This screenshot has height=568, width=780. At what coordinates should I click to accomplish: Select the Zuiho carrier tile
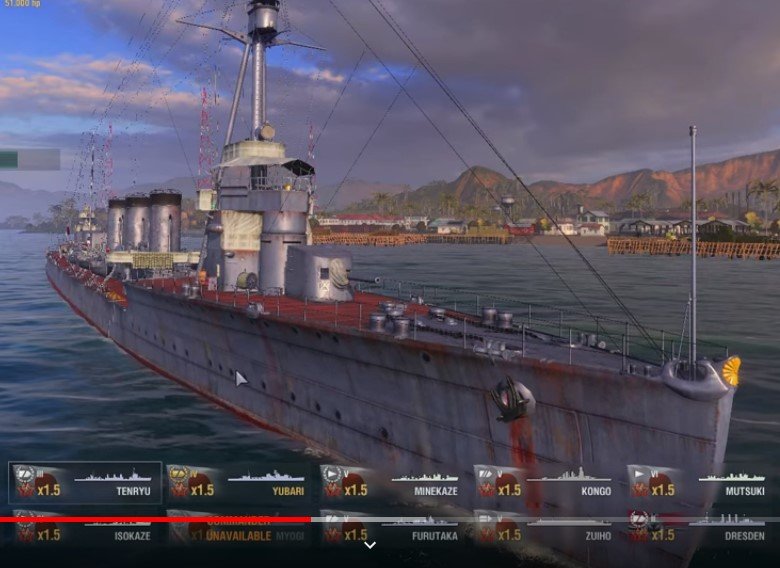pyautogui.click(x=546, y=532)
